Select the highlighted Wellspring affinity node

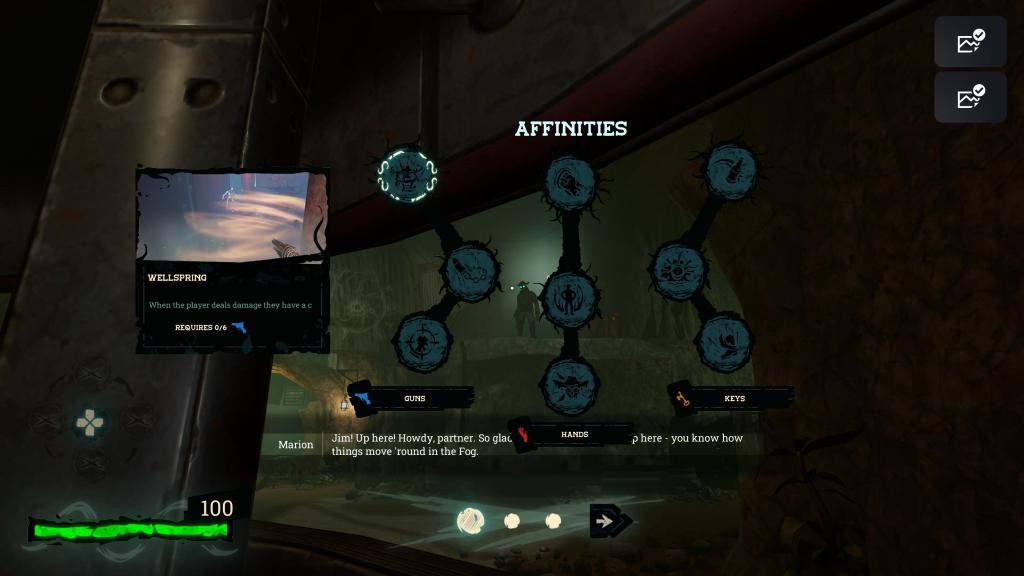[x=407, y=176]
